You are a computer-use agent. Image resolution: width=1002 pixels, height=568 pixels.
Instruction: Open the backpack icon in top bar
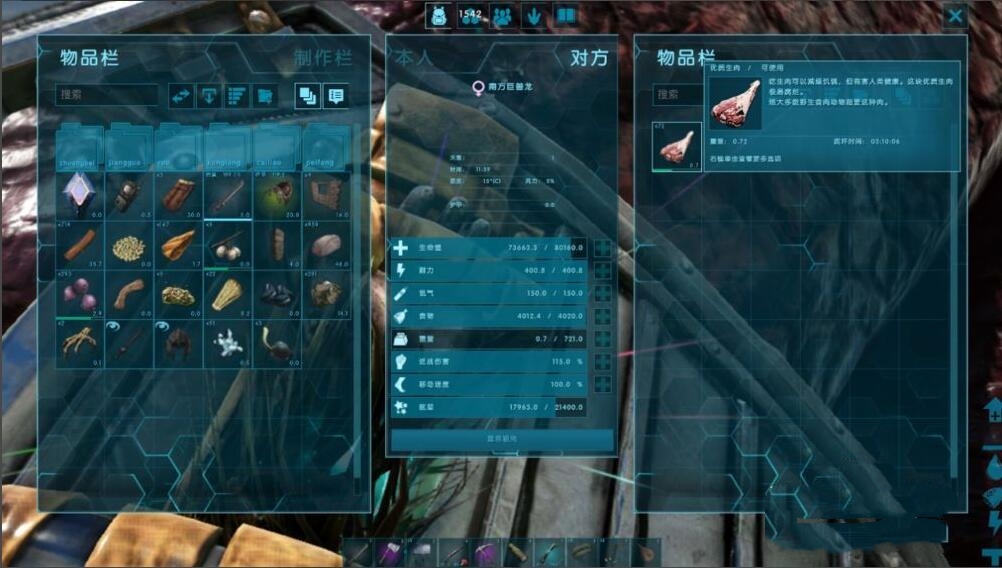pyautogui.click(x=439, y=16)
